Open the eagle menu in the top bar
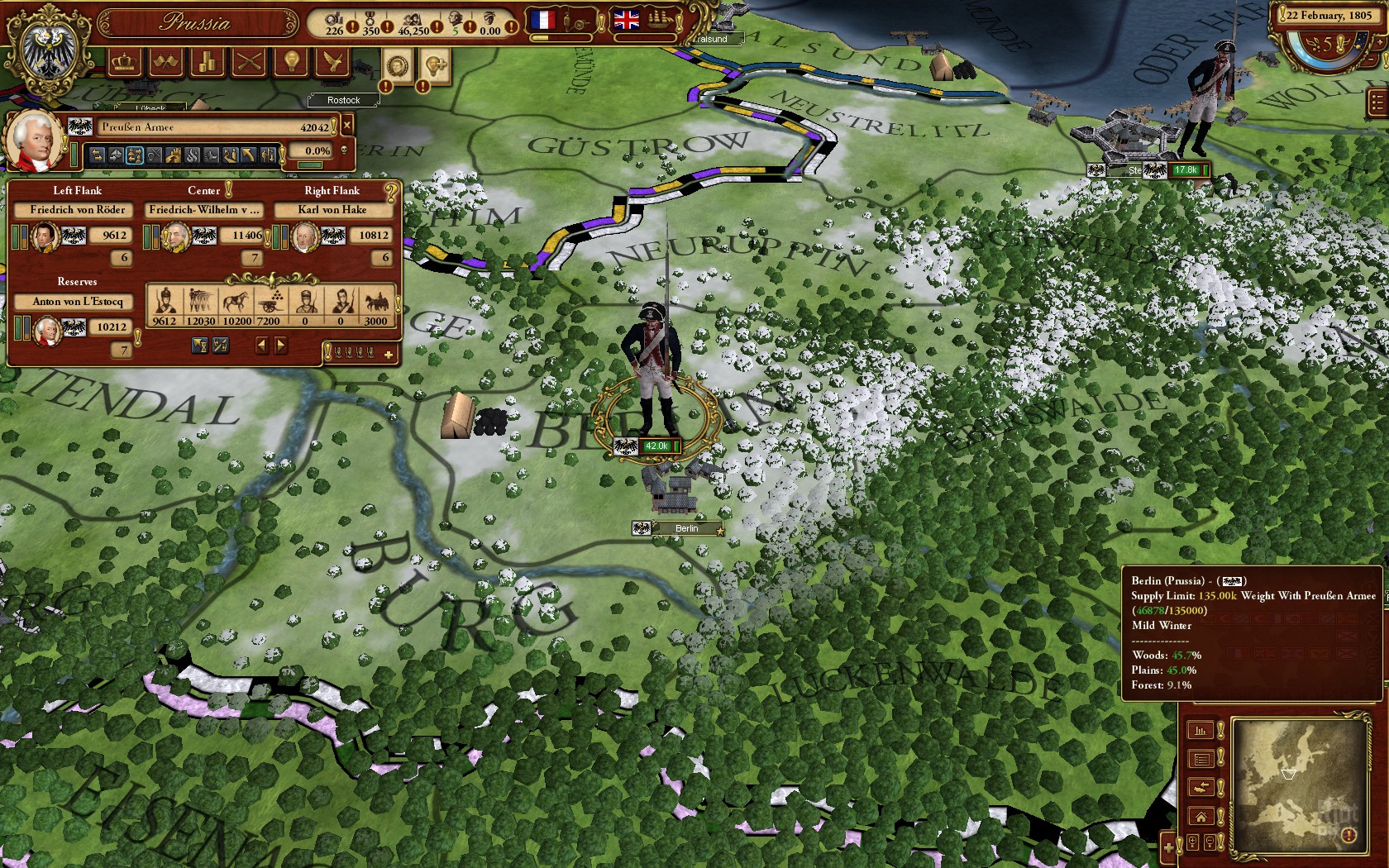 (x=332, y=62)
